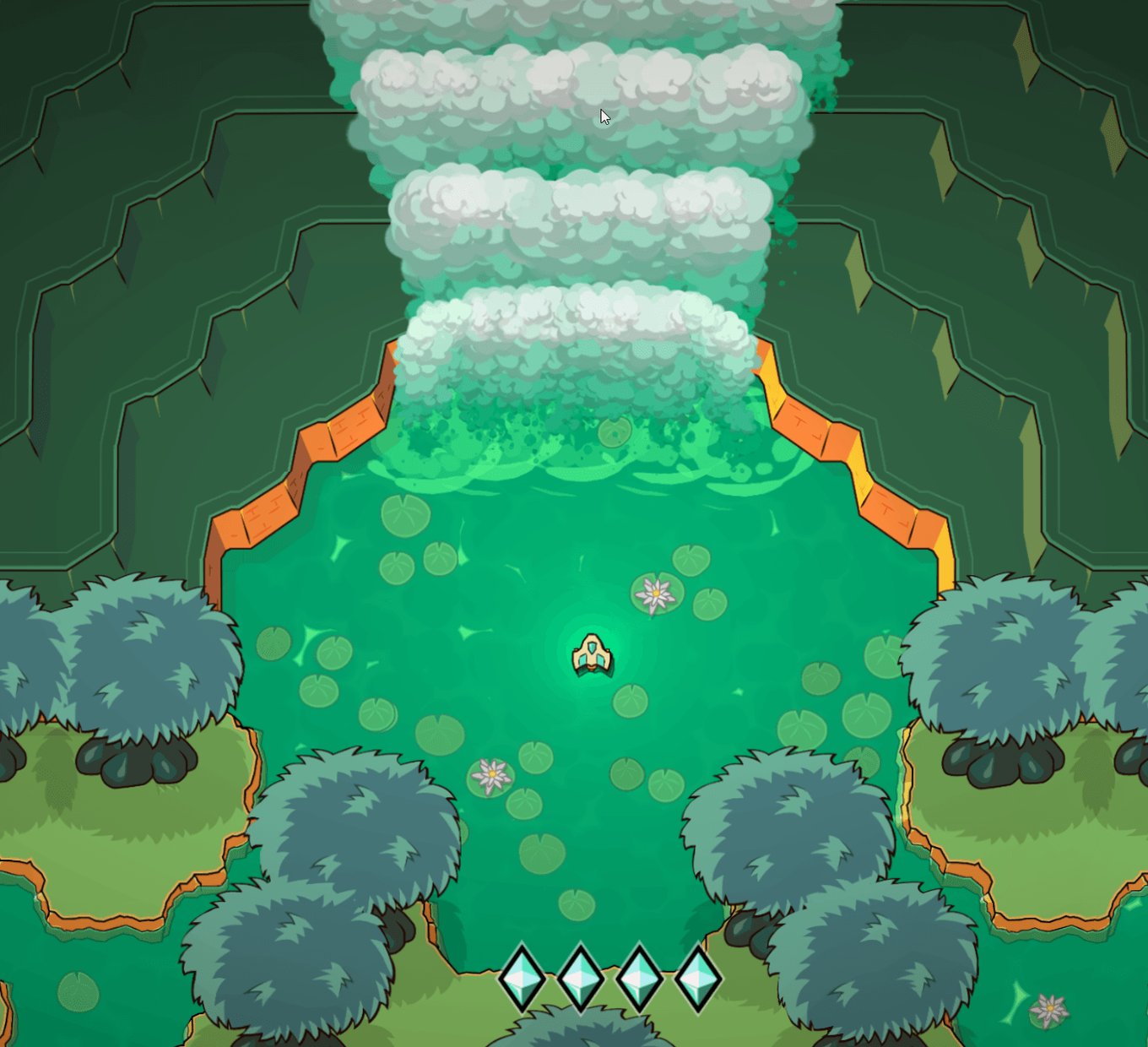
Task: Click the player ship on the water
Action: pyautogui.click(x=593, y=657)
